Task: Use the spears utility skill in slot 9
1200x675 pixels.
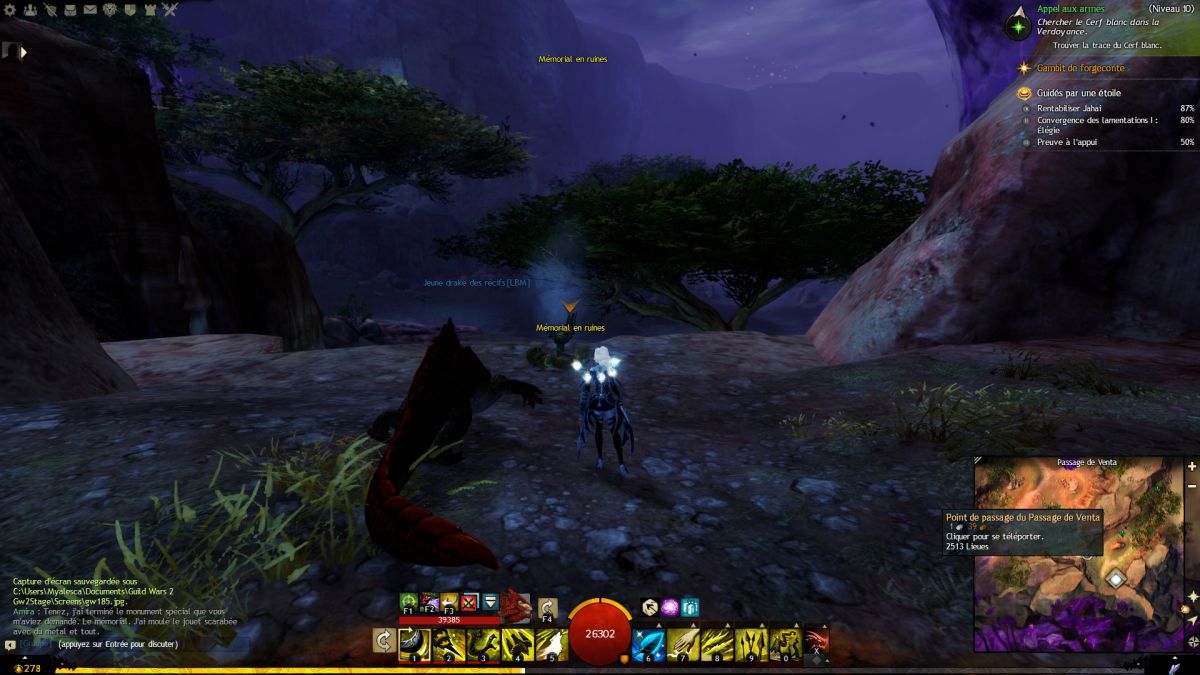Action: click(x=749, y=644)
